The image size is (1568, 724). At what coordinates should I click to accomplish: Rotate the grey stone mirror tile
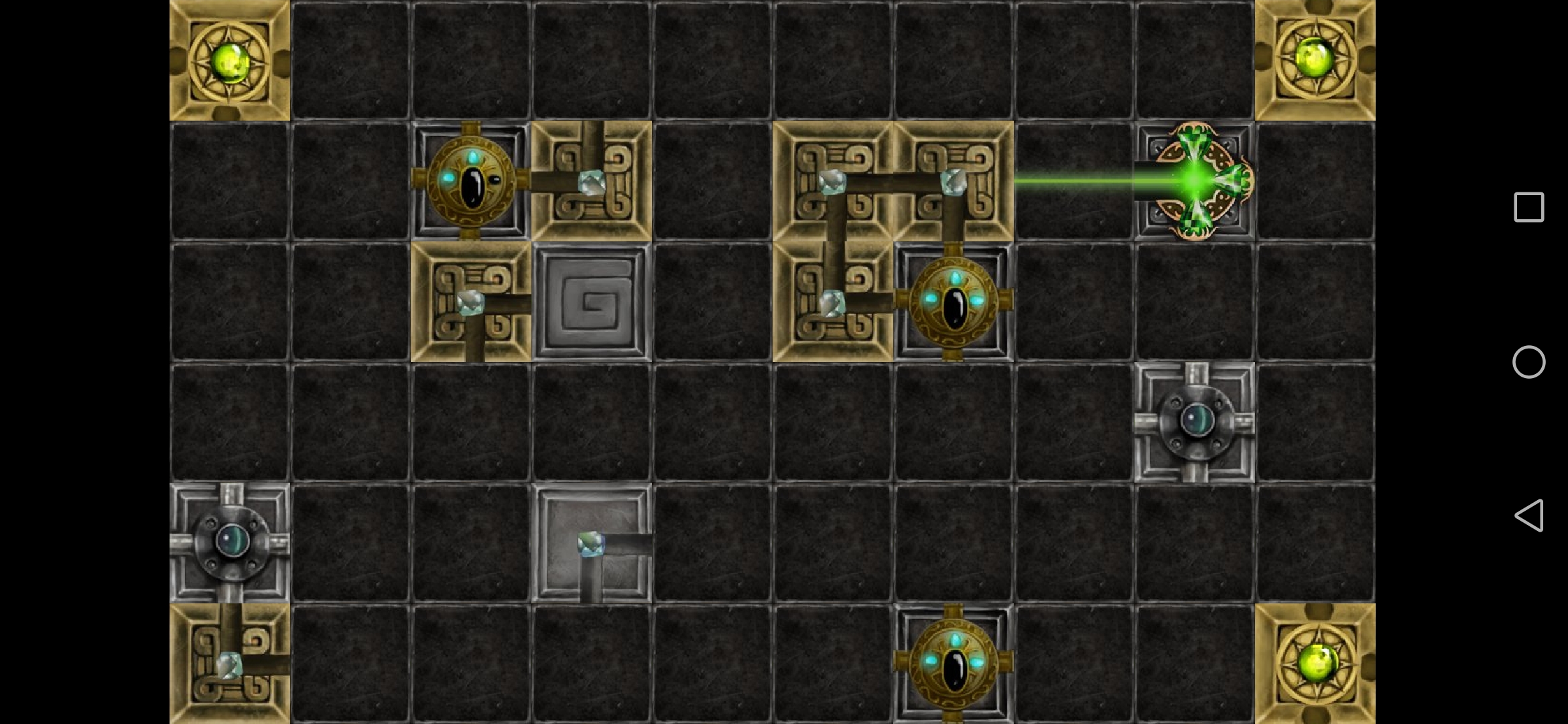(592, 543)
